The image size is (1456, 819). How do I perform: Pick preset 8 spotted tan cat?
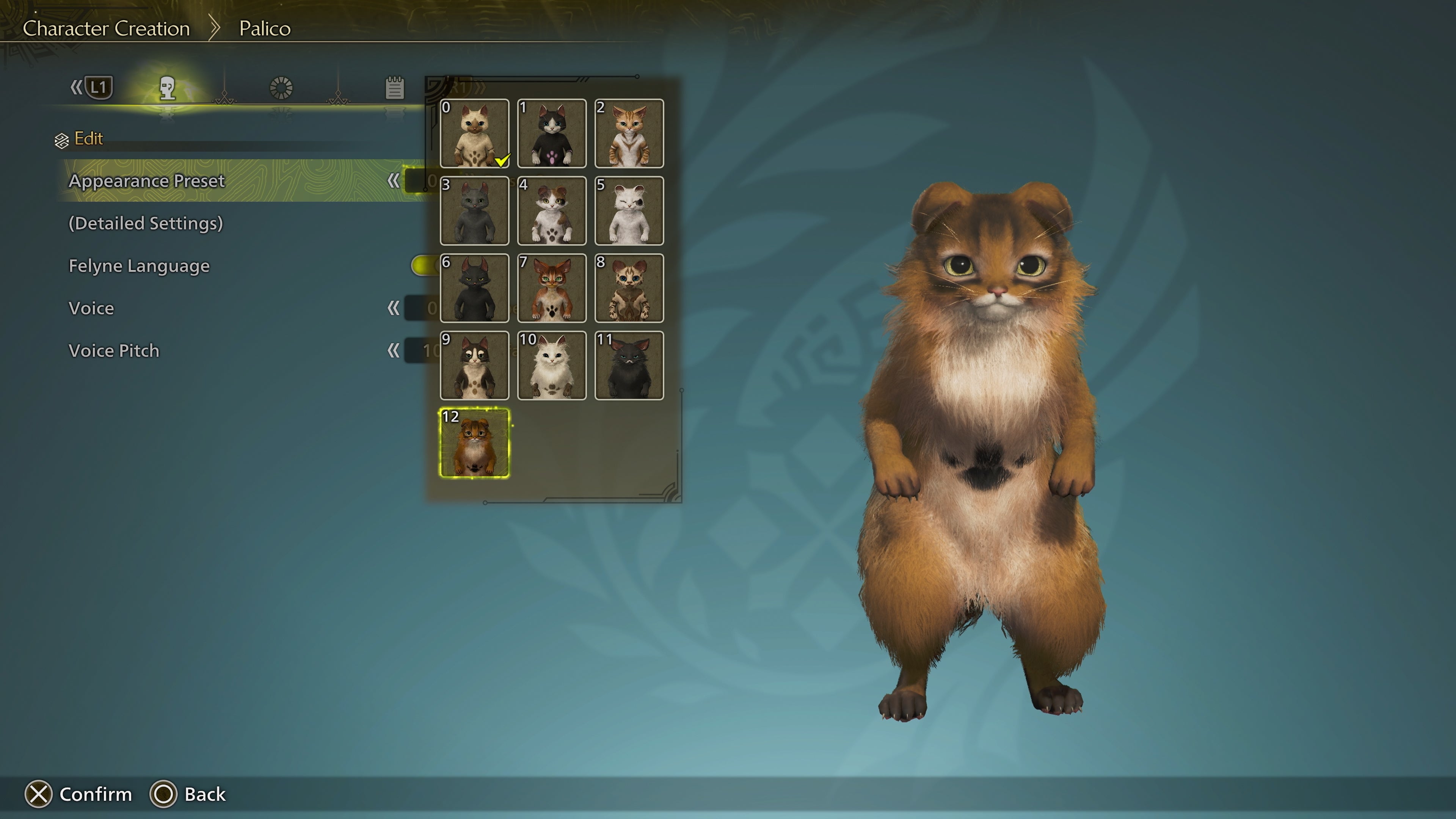[629, 288]
